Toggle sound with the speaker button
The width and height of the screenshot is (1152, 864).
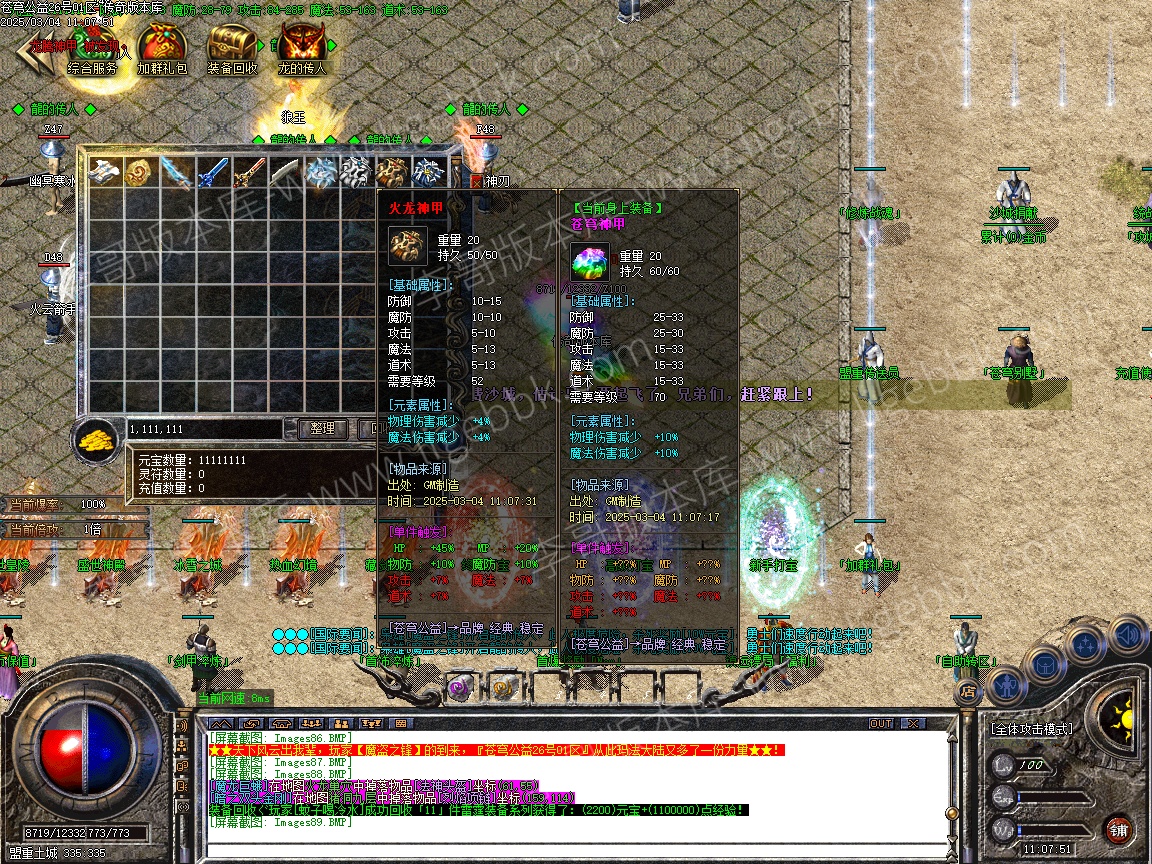[1126, 634]
